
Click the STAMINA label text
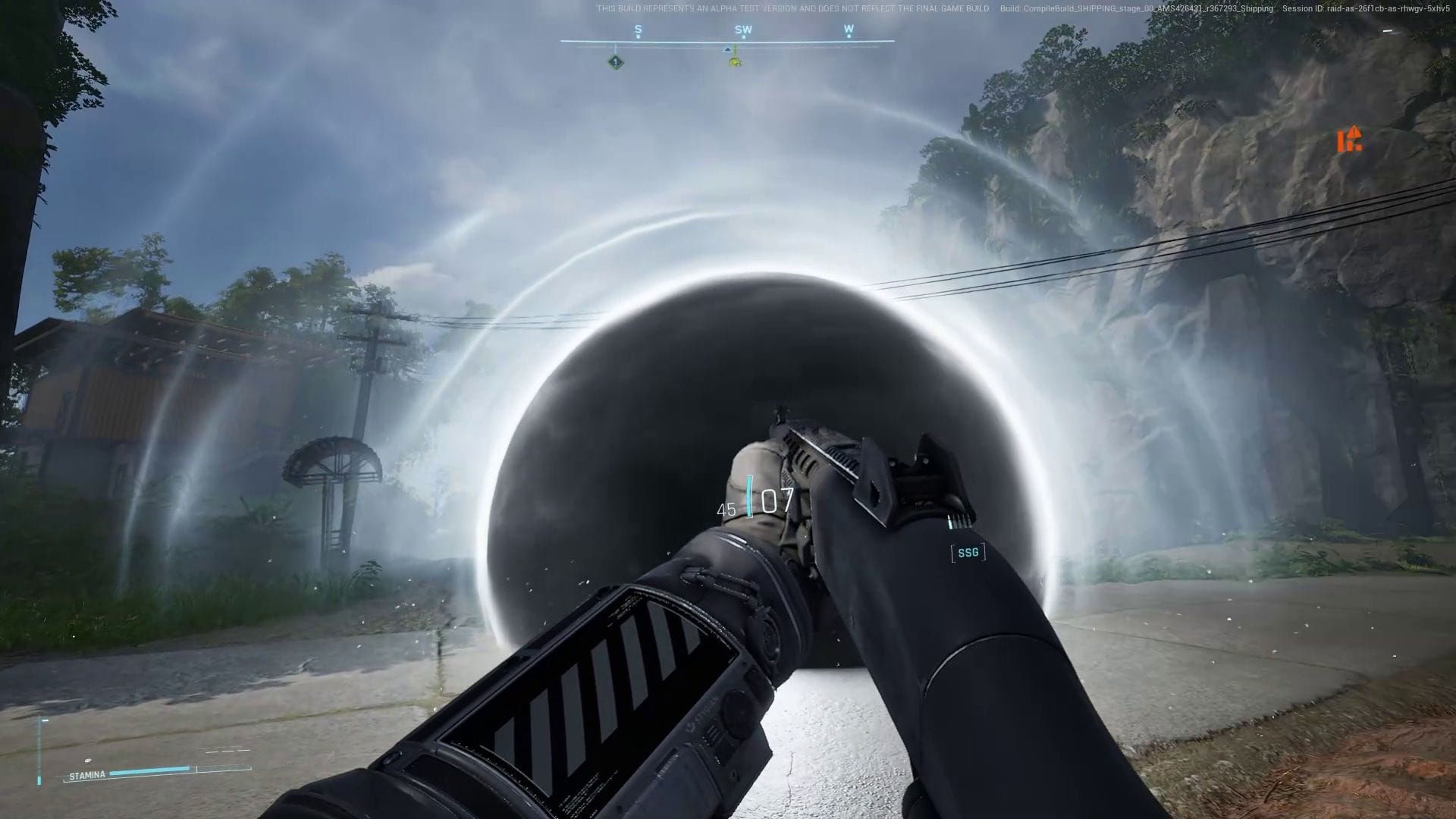click(87, 775)
